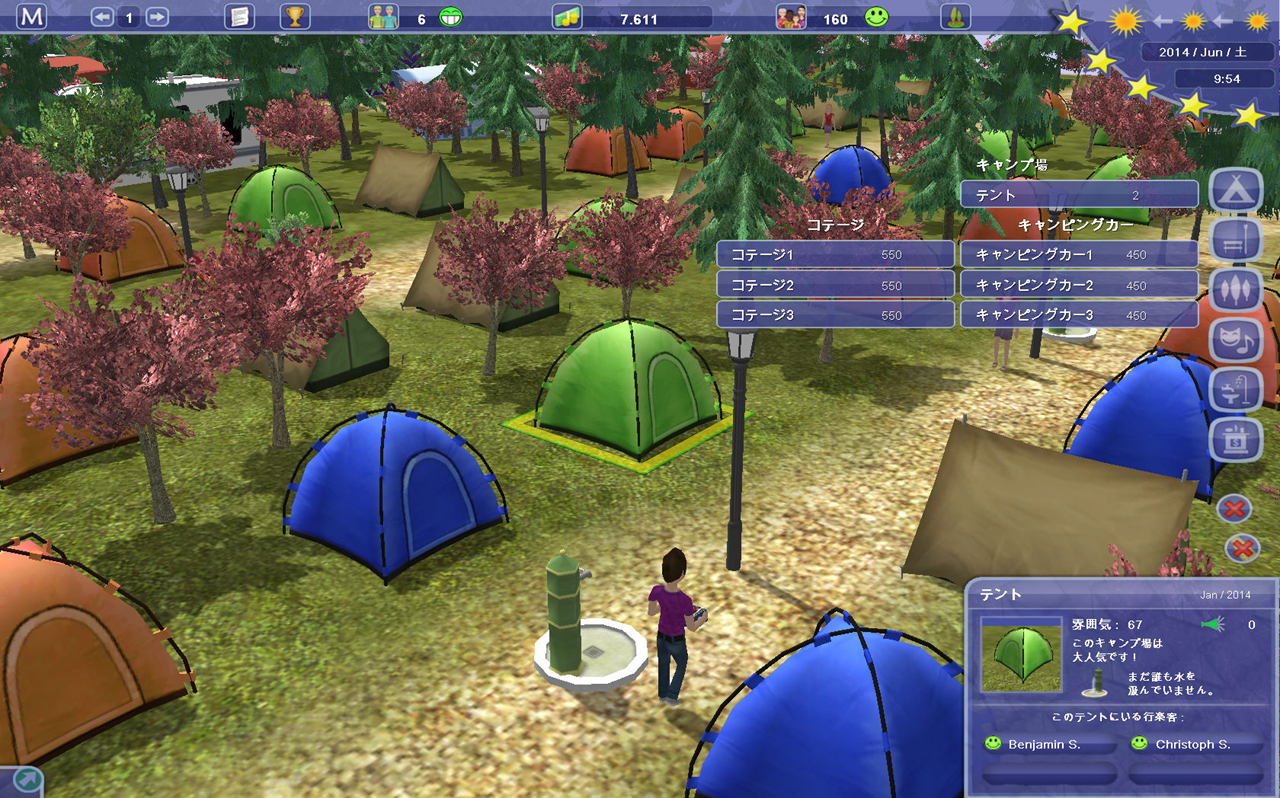Image resolution: width=1280 pixels, height=798 pixels.
Task: Show the campers family icon
Action: tap(791, 18)
